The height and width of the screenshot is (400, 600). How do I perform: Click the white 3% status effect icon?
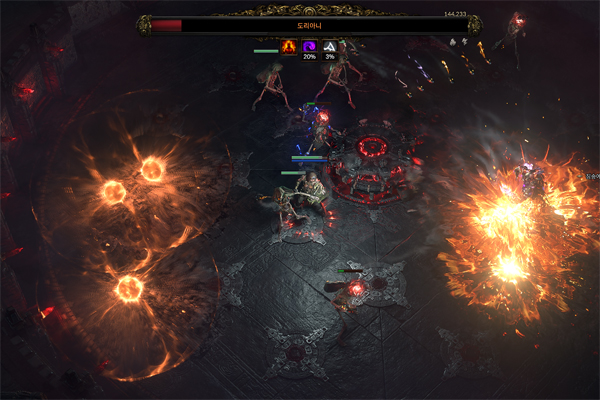tap(329, 46)
